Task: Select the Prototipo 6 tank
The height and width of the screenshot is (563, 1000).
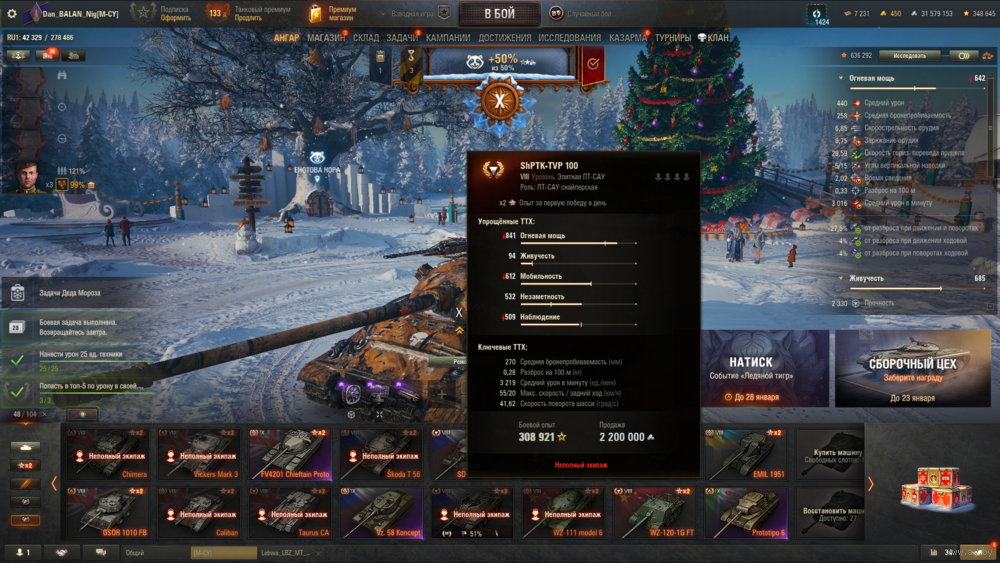Action: tap(745, 512)
